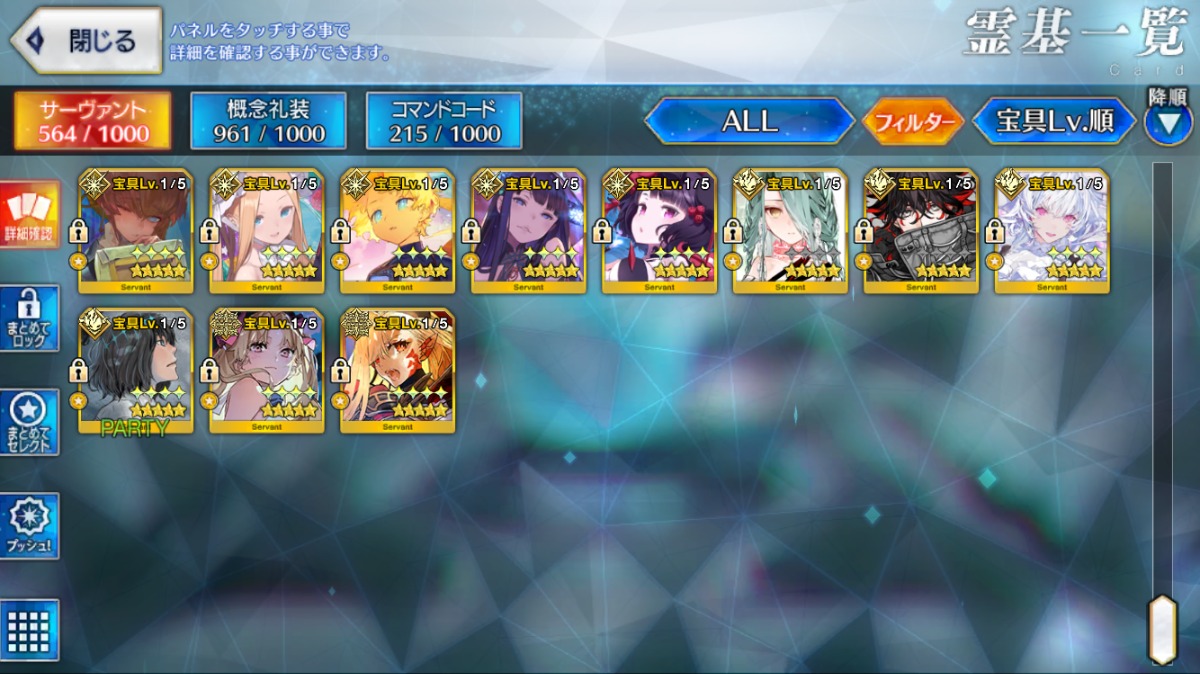Image resolution: width=1200 pixels, height=674 pixels.
Task: Open the ALL class selector
Action: point(749,121)
